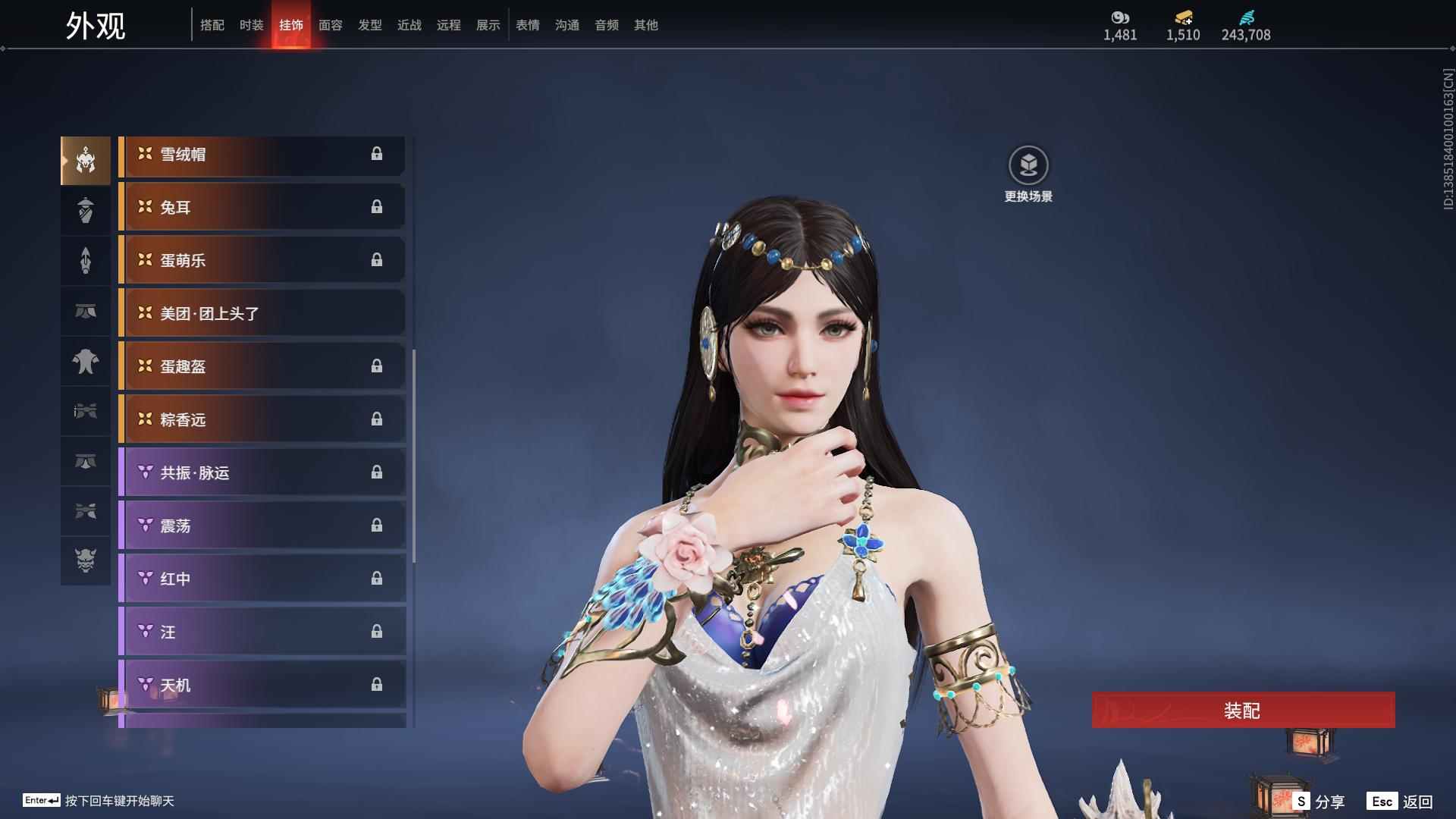Select 美团·团上头了 from the list
The width and height of the screenshot is (1456, 819).
[x=262, y=314]
